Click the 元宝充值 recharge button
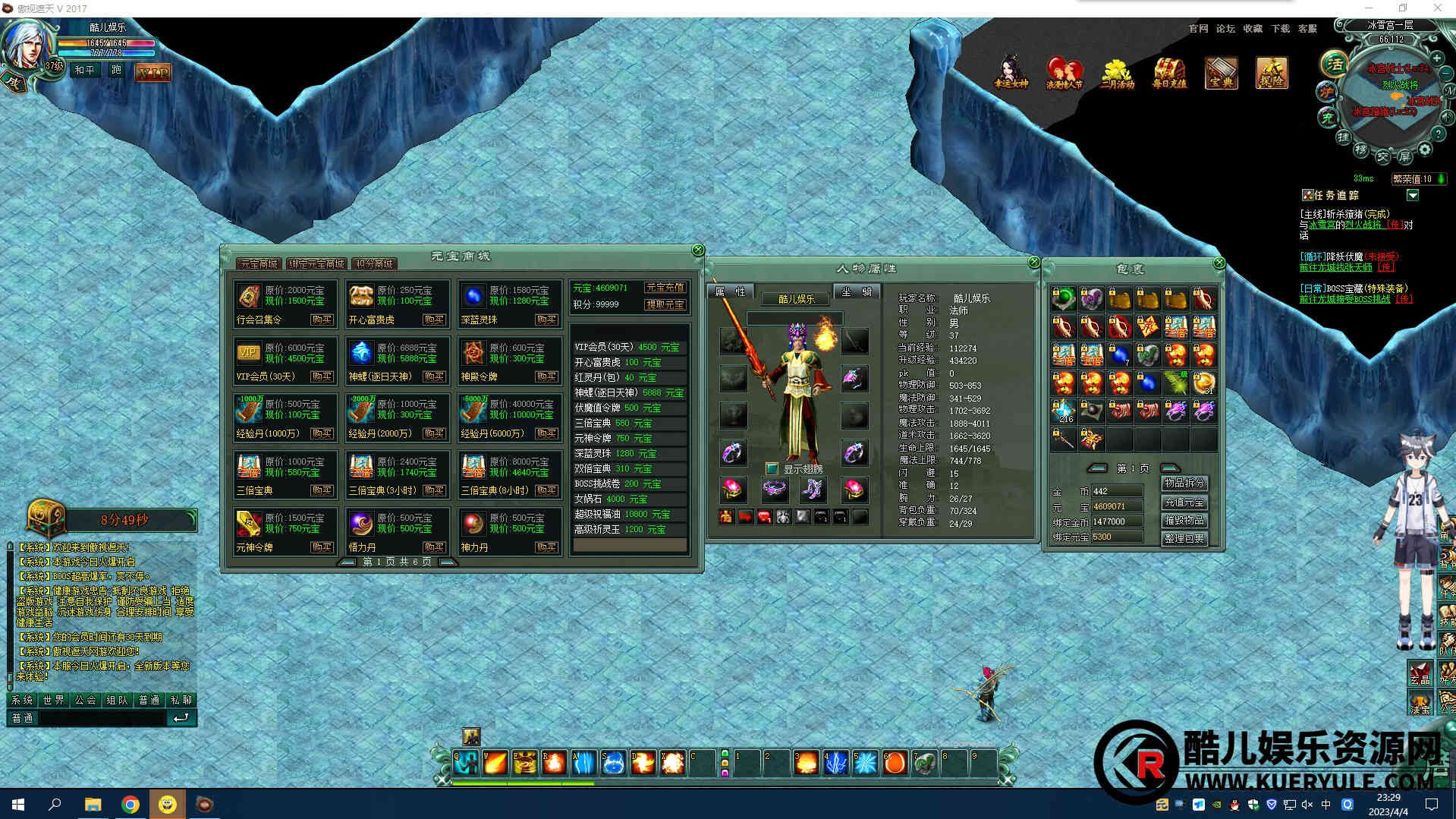 (x=665, y=288)
